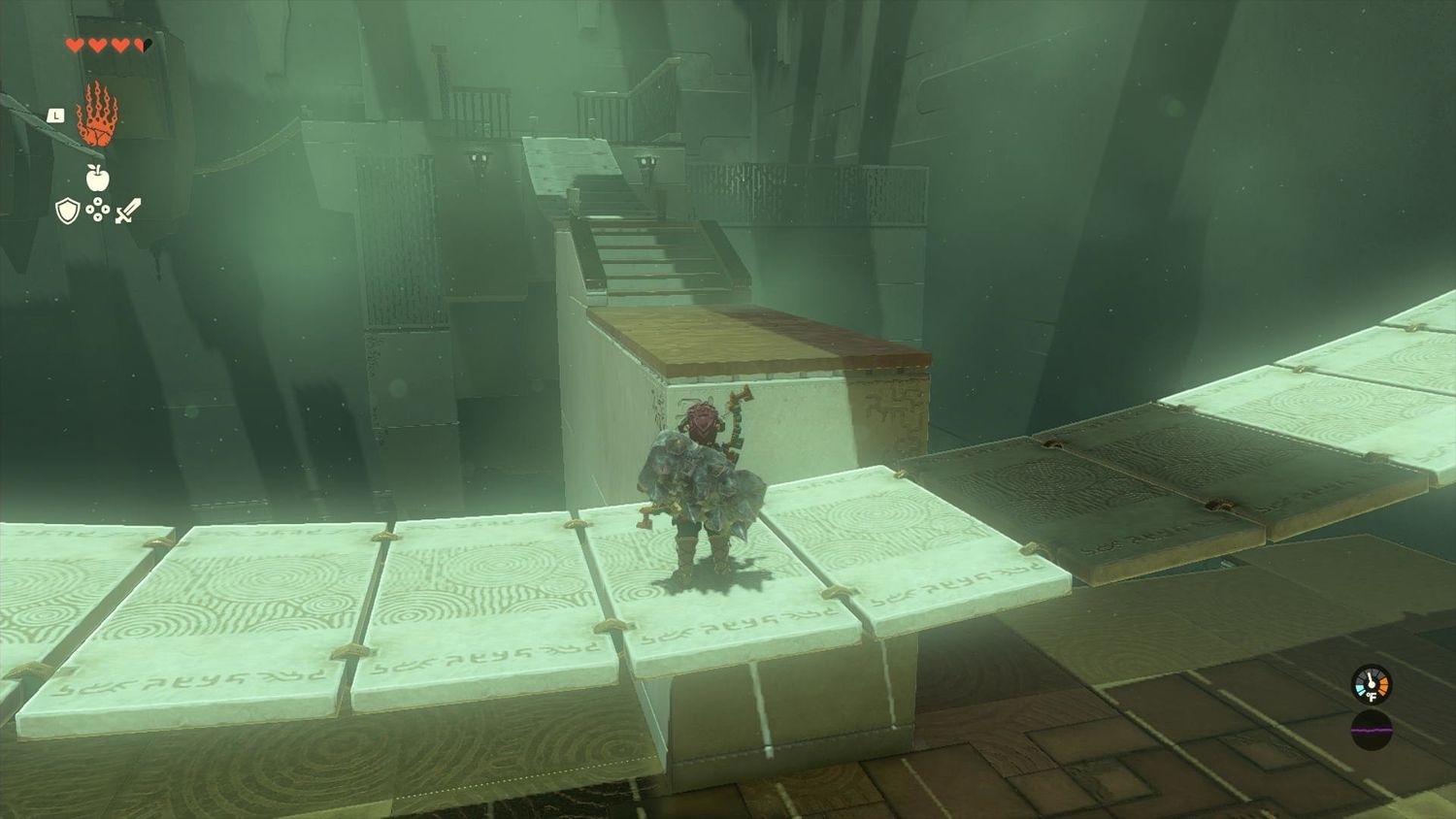Viewport: 1456px width, 819px height.
Task: Click the Fahrenheit symbol on the gauge
Action: click(x=1373, y=697)
